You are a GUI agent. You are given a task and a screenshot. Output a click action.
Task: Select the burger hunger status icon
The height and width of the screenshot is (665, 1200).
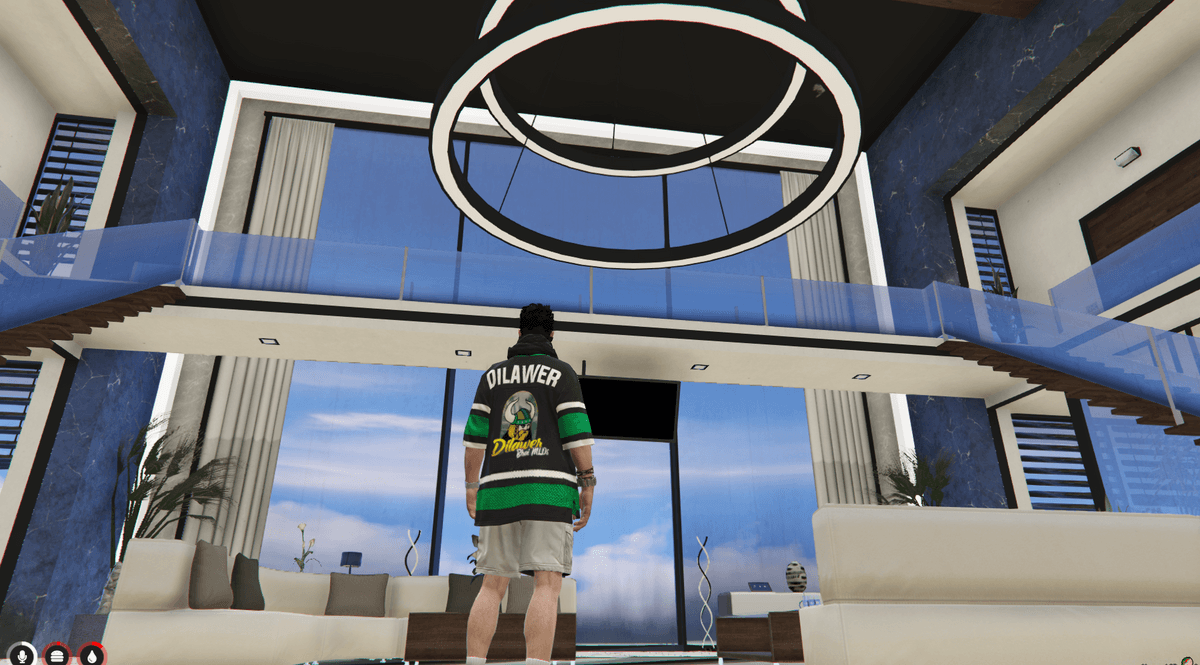(x=57, y=656)
